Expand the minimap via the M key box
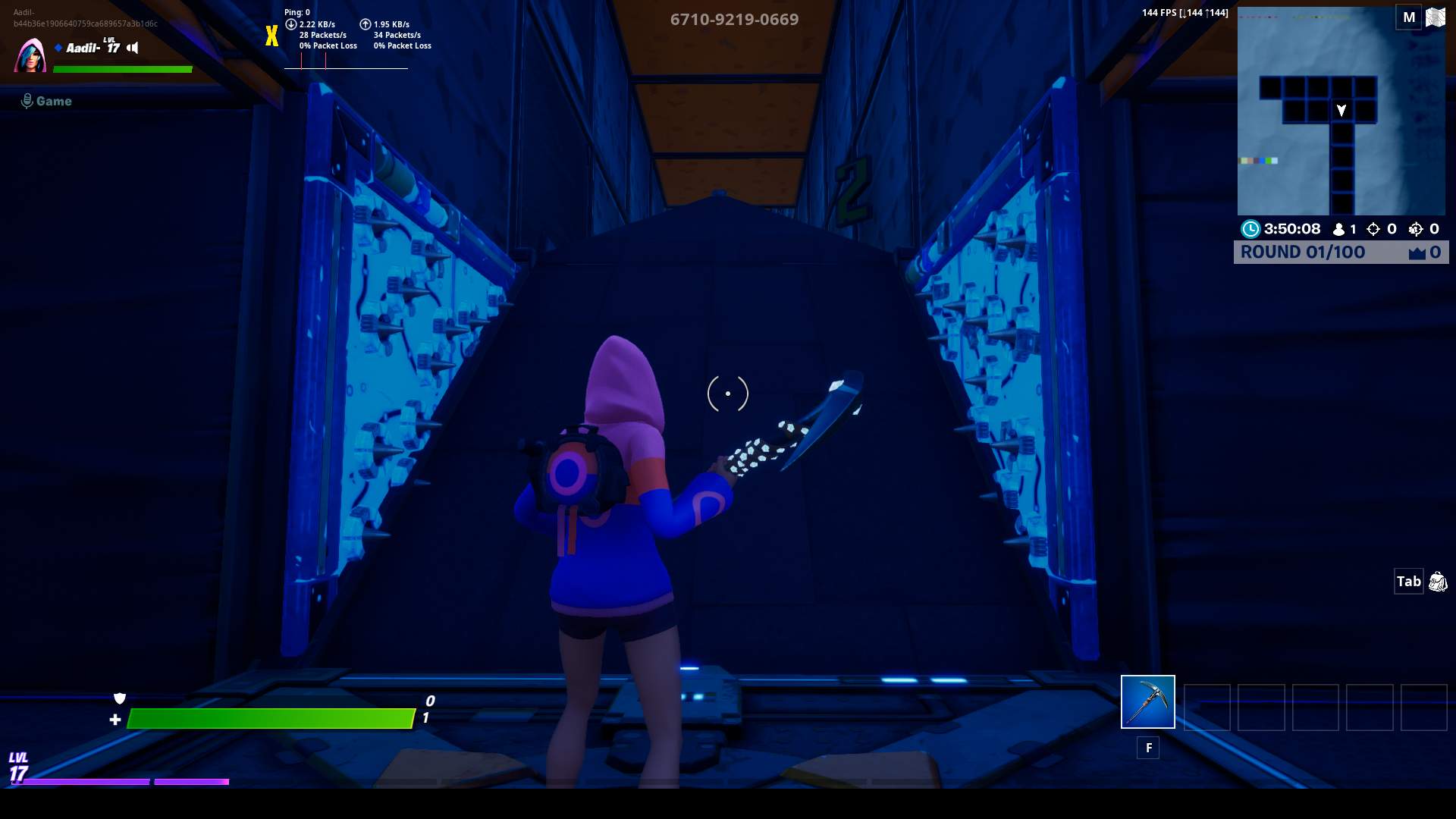Screen dimensions: 1456x819 pos(1409,16)
